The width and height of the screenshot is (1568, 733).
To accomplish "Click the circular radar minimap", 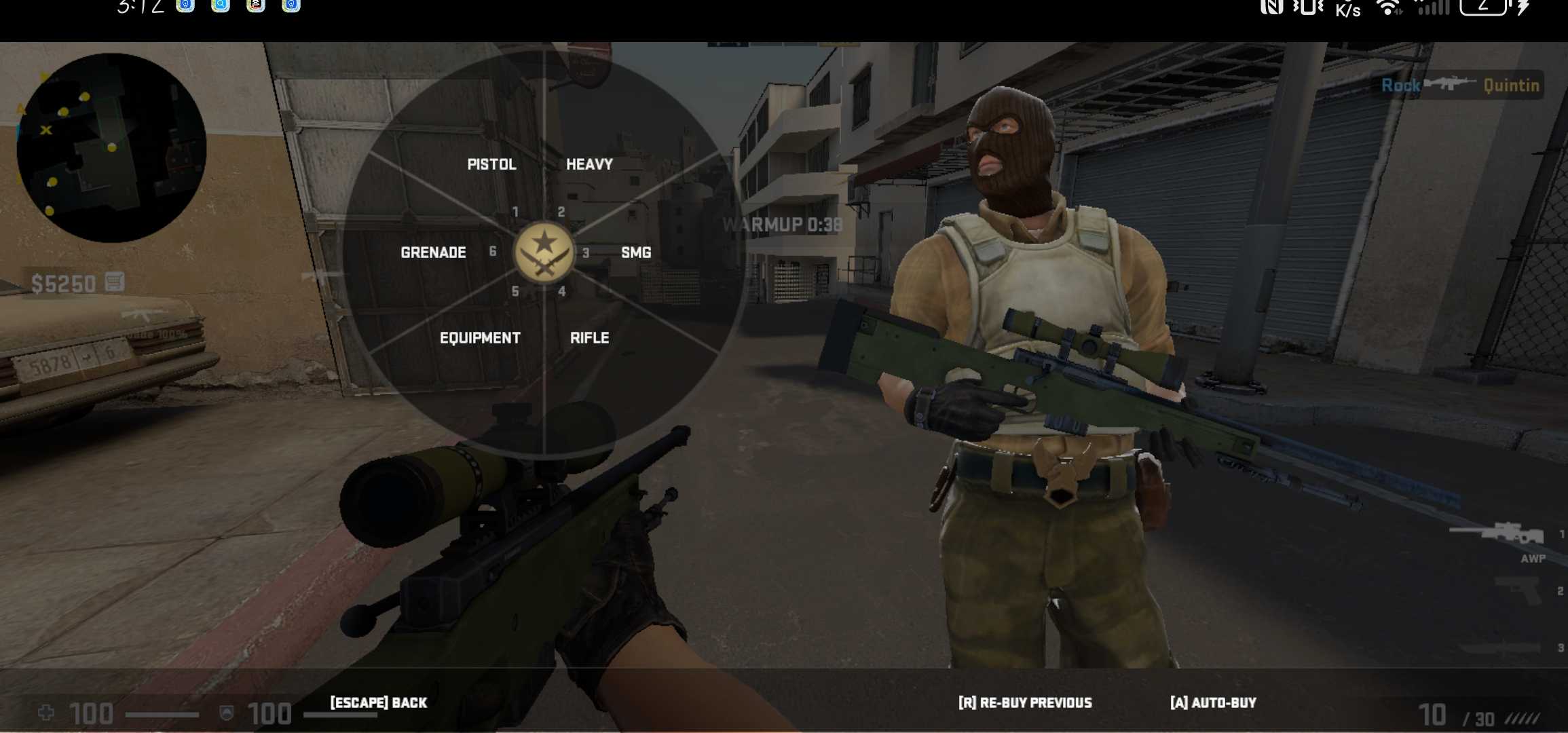I will [x=111, y=148].
